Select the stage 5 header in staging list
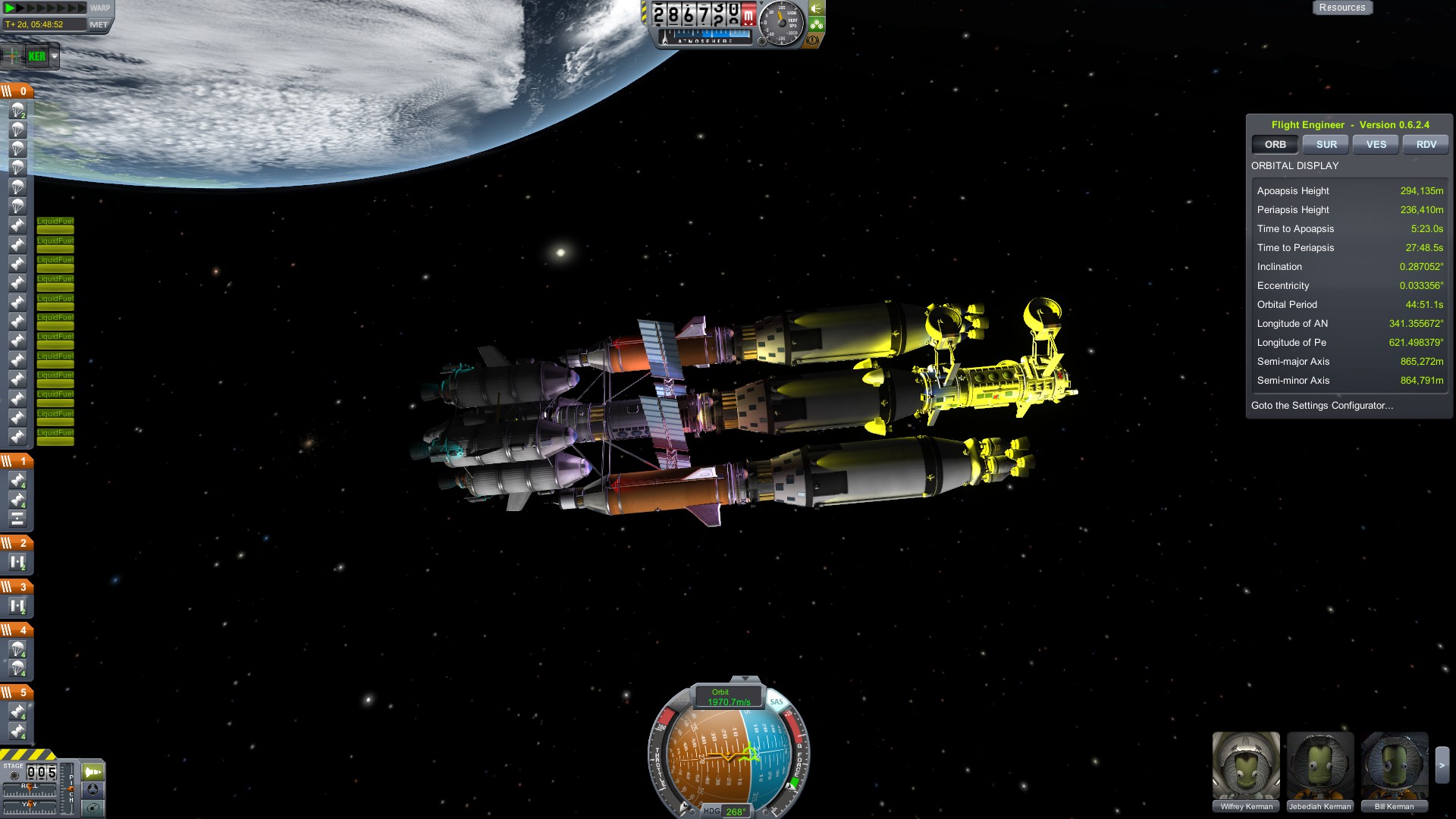The image size is (1456, 819). click(x=17, y=692)
